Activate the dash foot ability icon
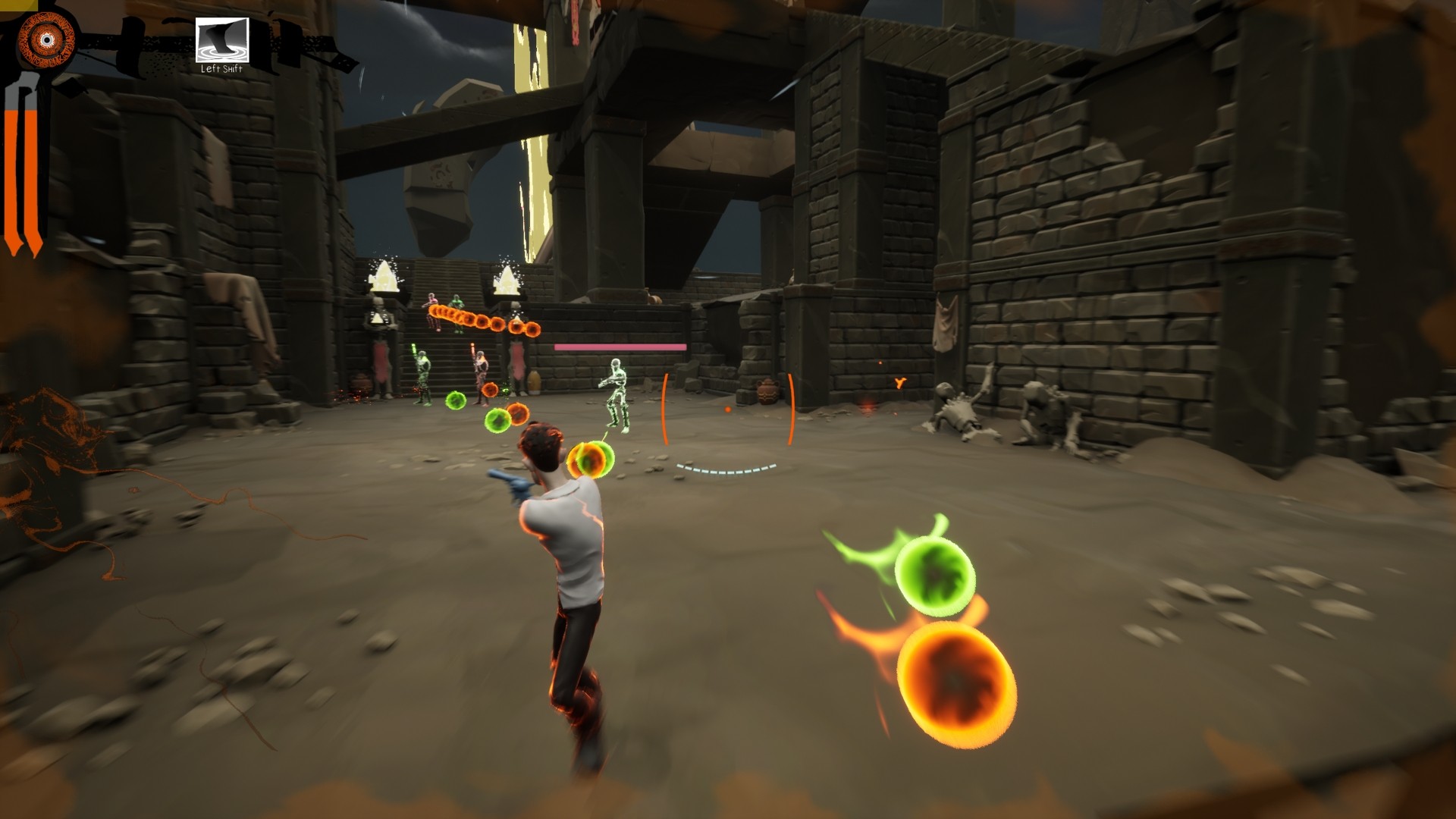The width and height of the screenshot is (1456, 819). click(x=221, y=40)
